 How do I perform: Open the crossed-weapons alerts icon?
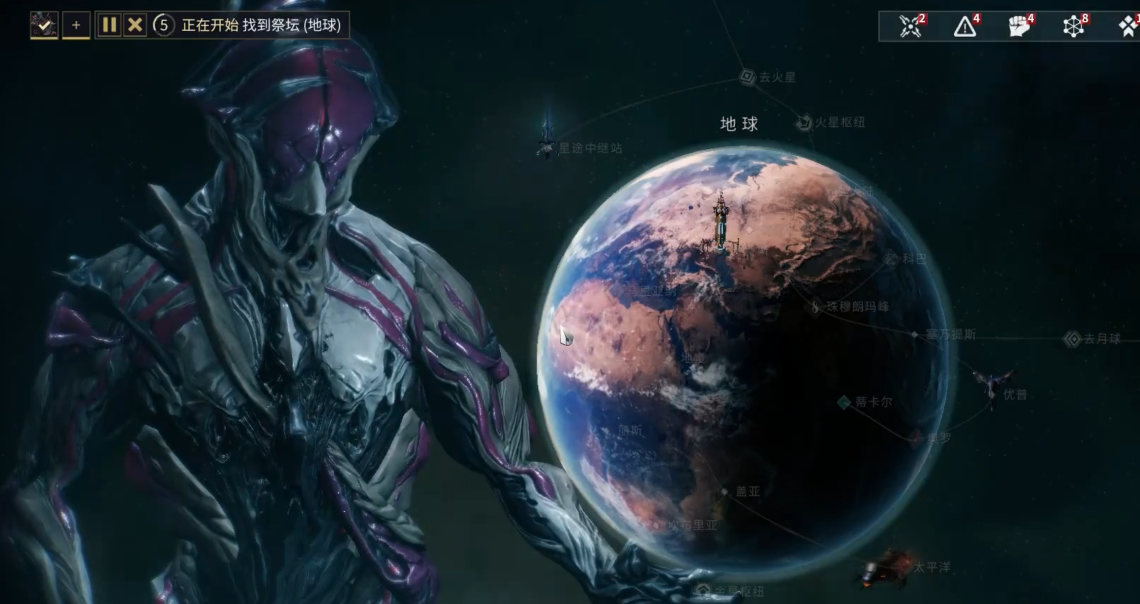(x=911, y=26)
